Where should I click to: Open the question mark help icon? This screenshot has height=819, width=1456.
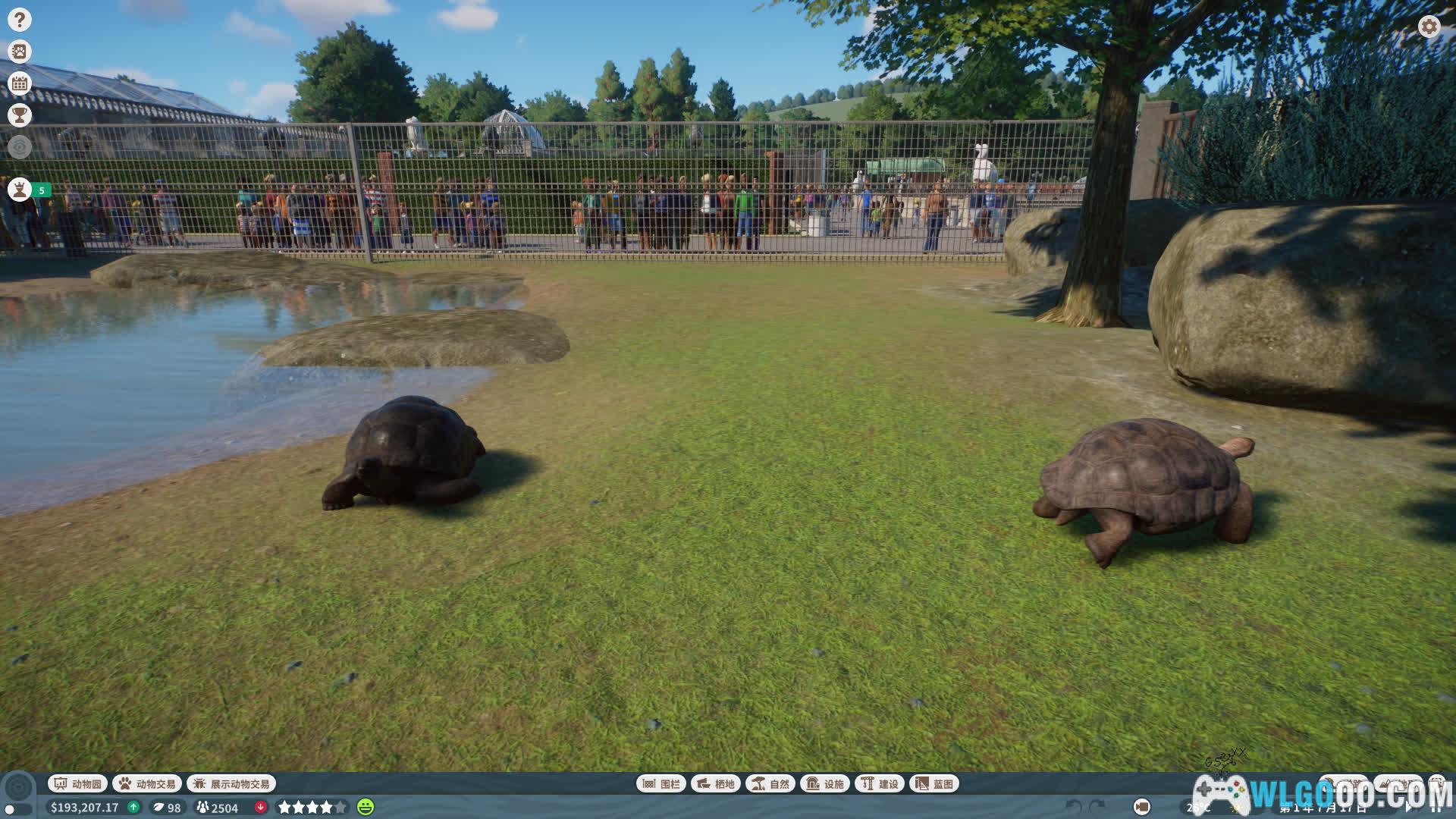click(x=20, y=20)
